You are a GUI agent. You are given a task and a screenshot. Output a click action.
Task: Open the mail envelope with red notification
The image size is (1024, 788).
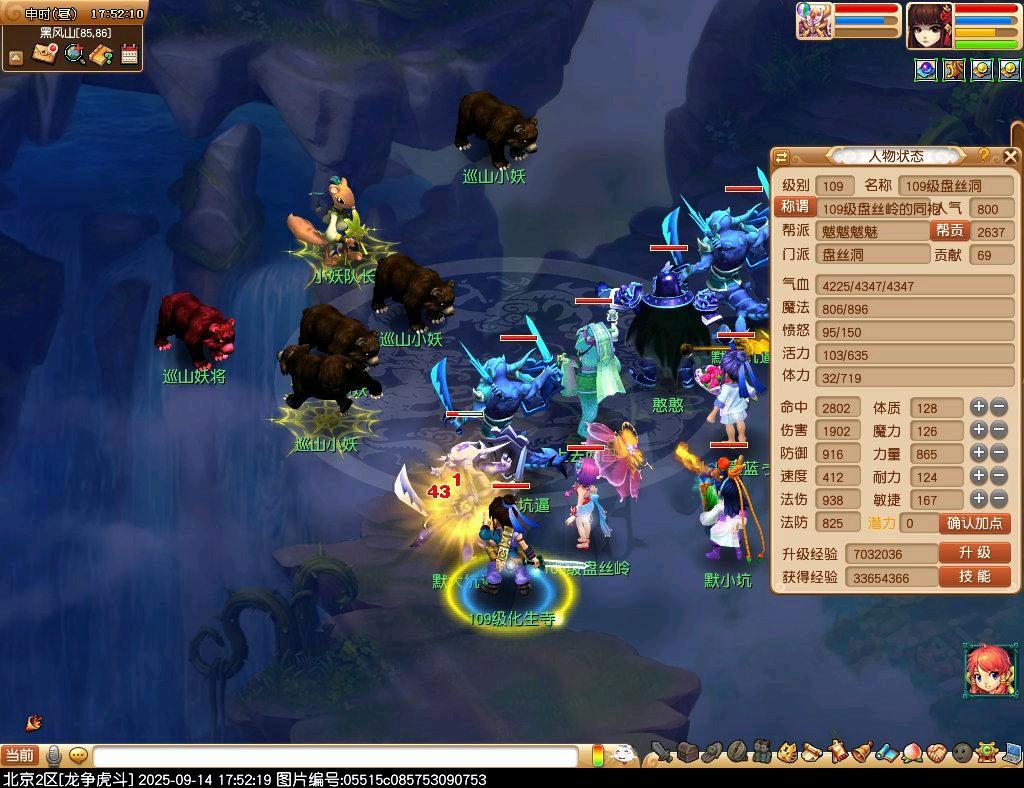point(44,53)
